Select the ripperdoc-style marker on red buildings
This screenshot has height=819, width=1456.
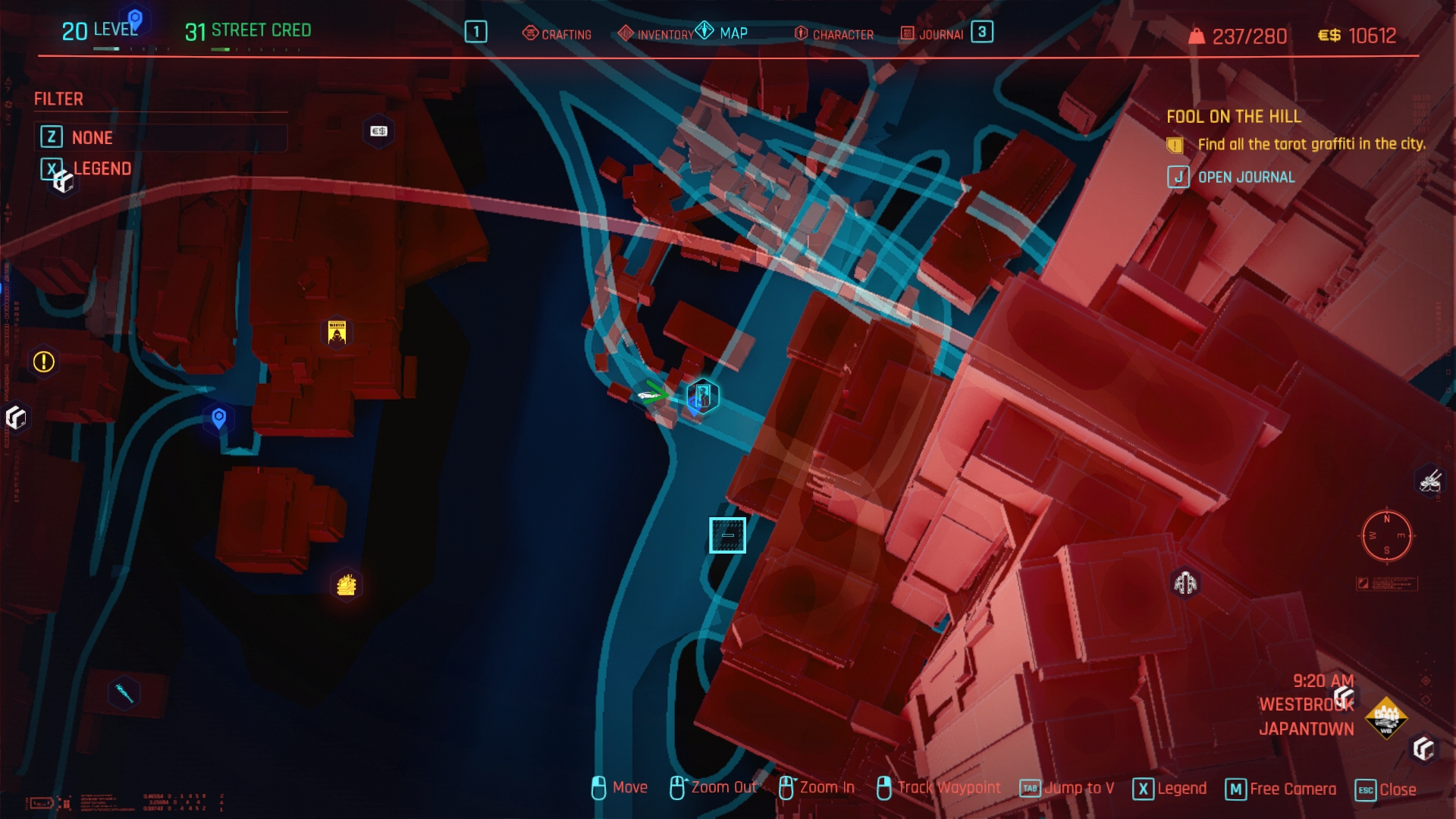point(1185,583)
